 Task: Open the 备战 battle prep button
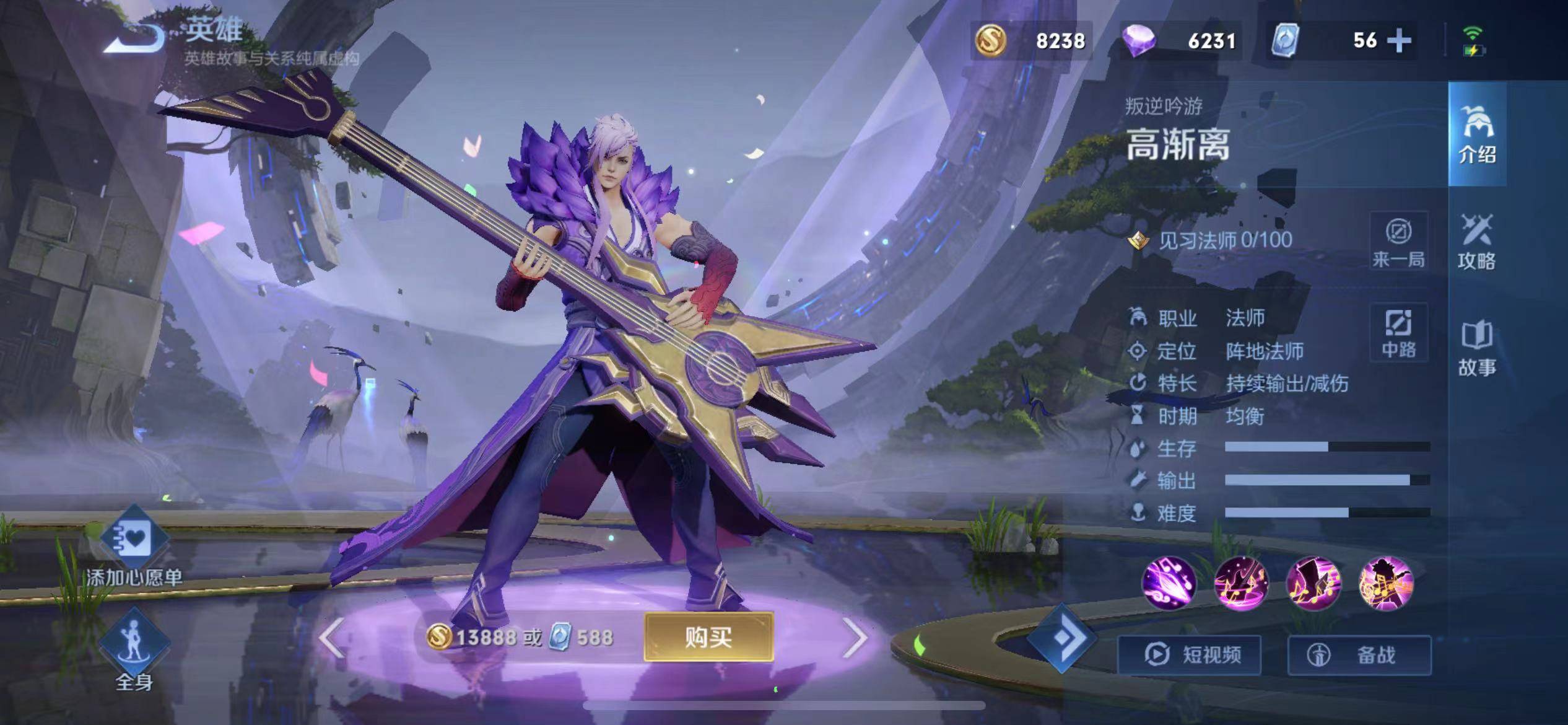click(1359, 655)
